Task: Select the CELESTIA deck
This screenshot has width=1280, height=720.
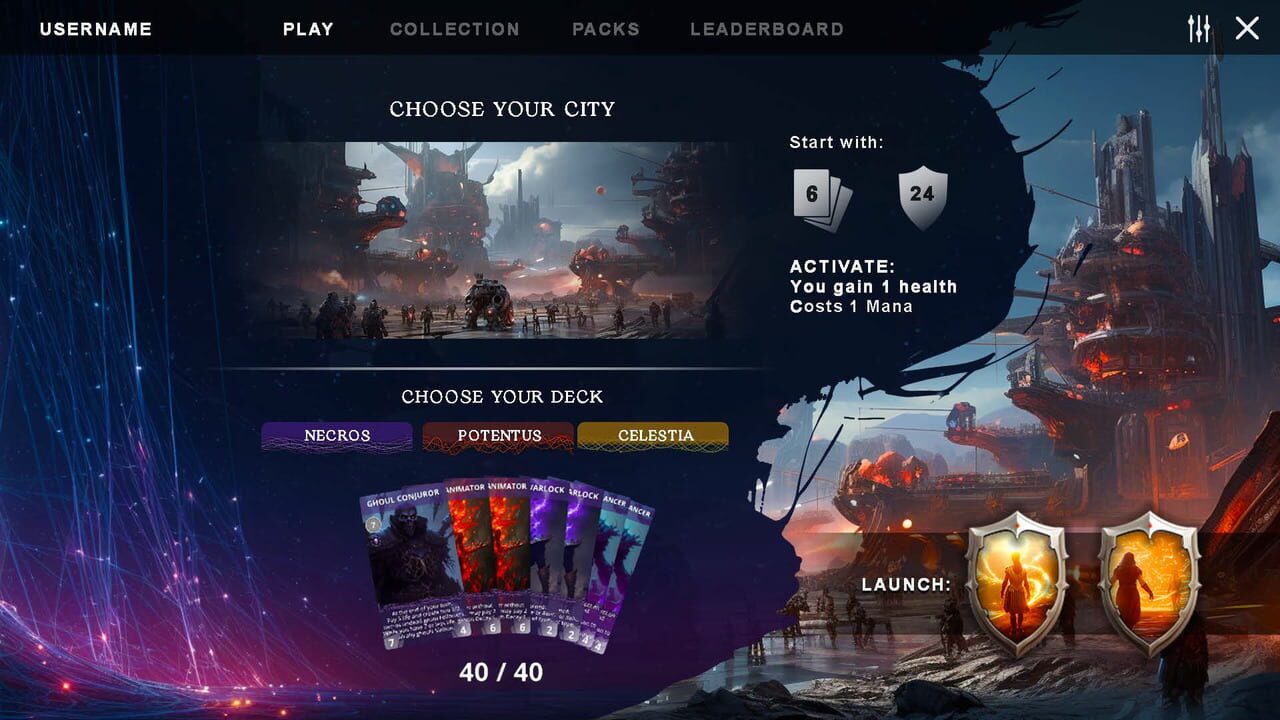Action: (x=652, y=436)
